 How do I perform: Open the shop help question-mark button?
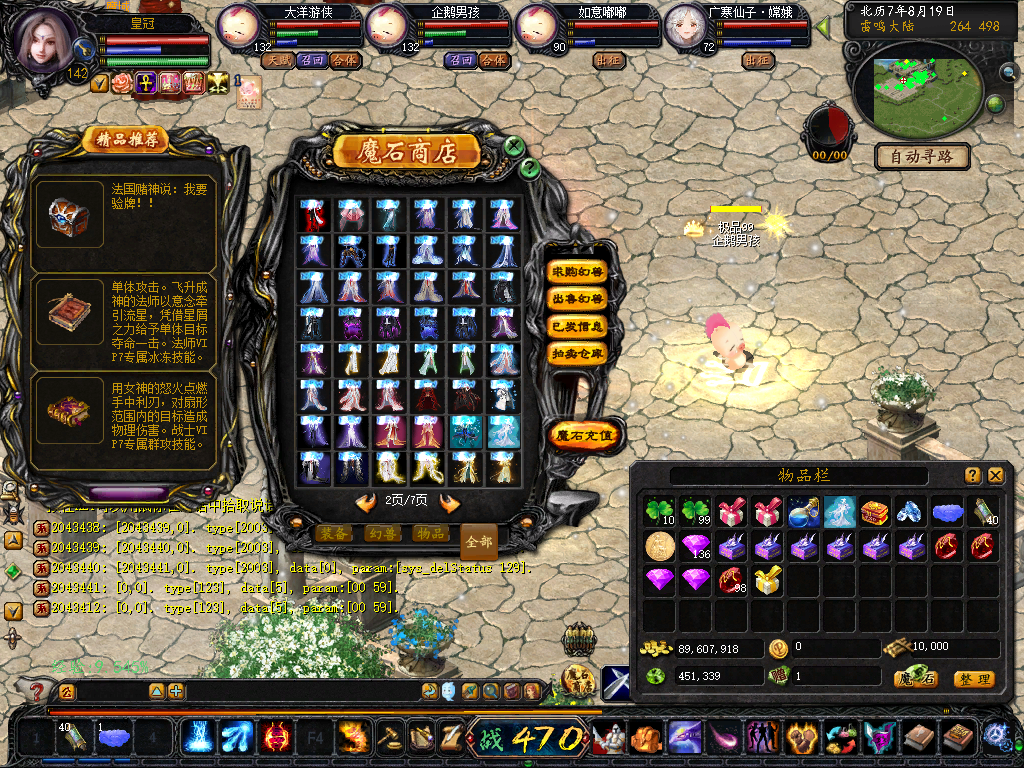(x=531, y=168)
